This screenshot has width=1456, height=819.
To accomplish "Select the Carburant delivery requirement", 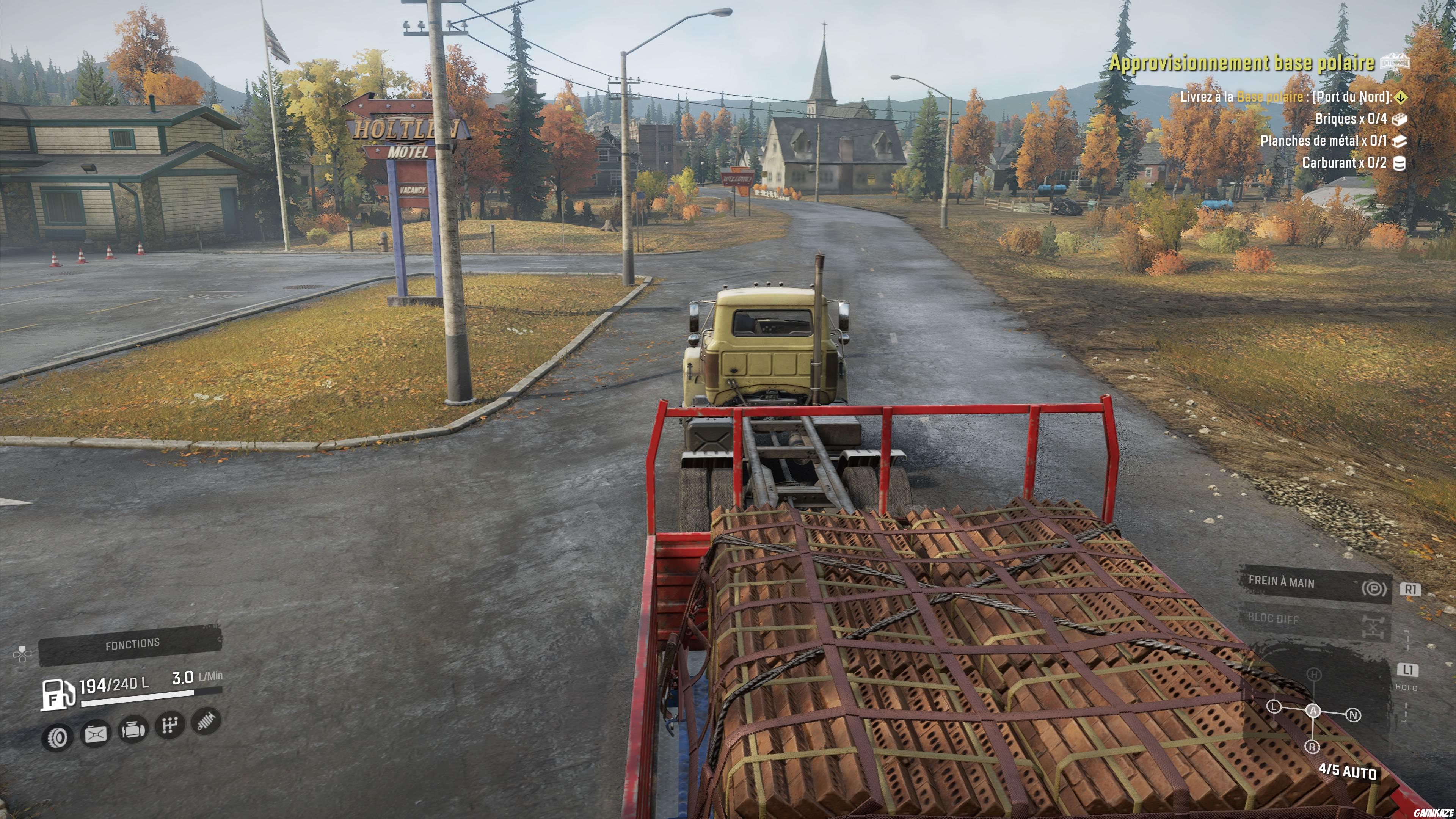I will [x=1344, y=163].
